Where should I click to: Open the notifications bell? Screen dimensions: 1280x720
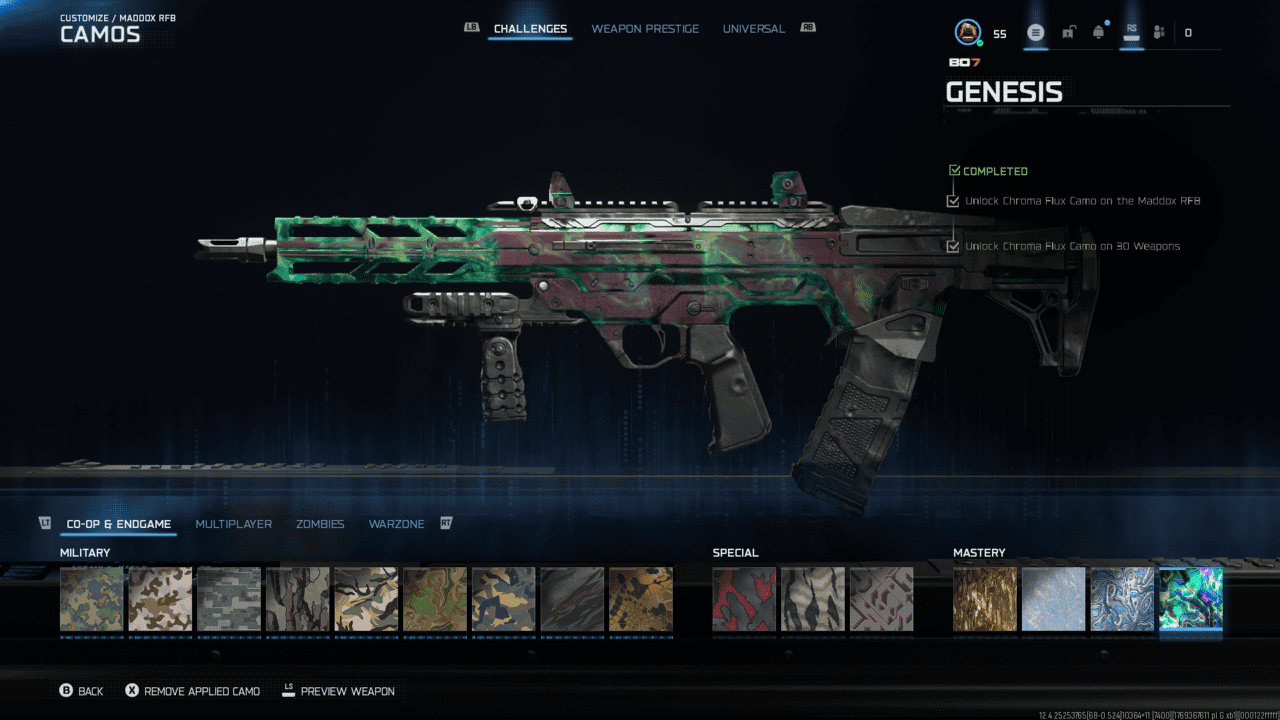pos(1099,33)
